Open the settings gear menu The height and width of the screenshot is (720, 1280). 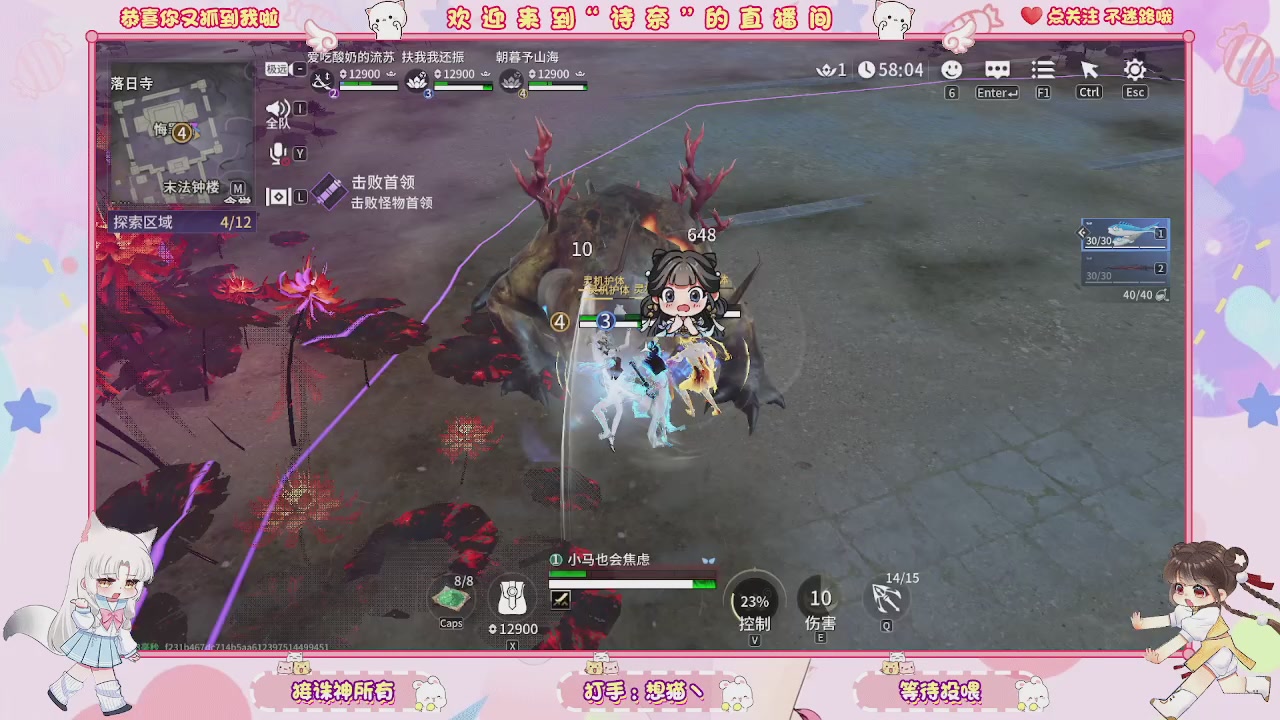1134,70
